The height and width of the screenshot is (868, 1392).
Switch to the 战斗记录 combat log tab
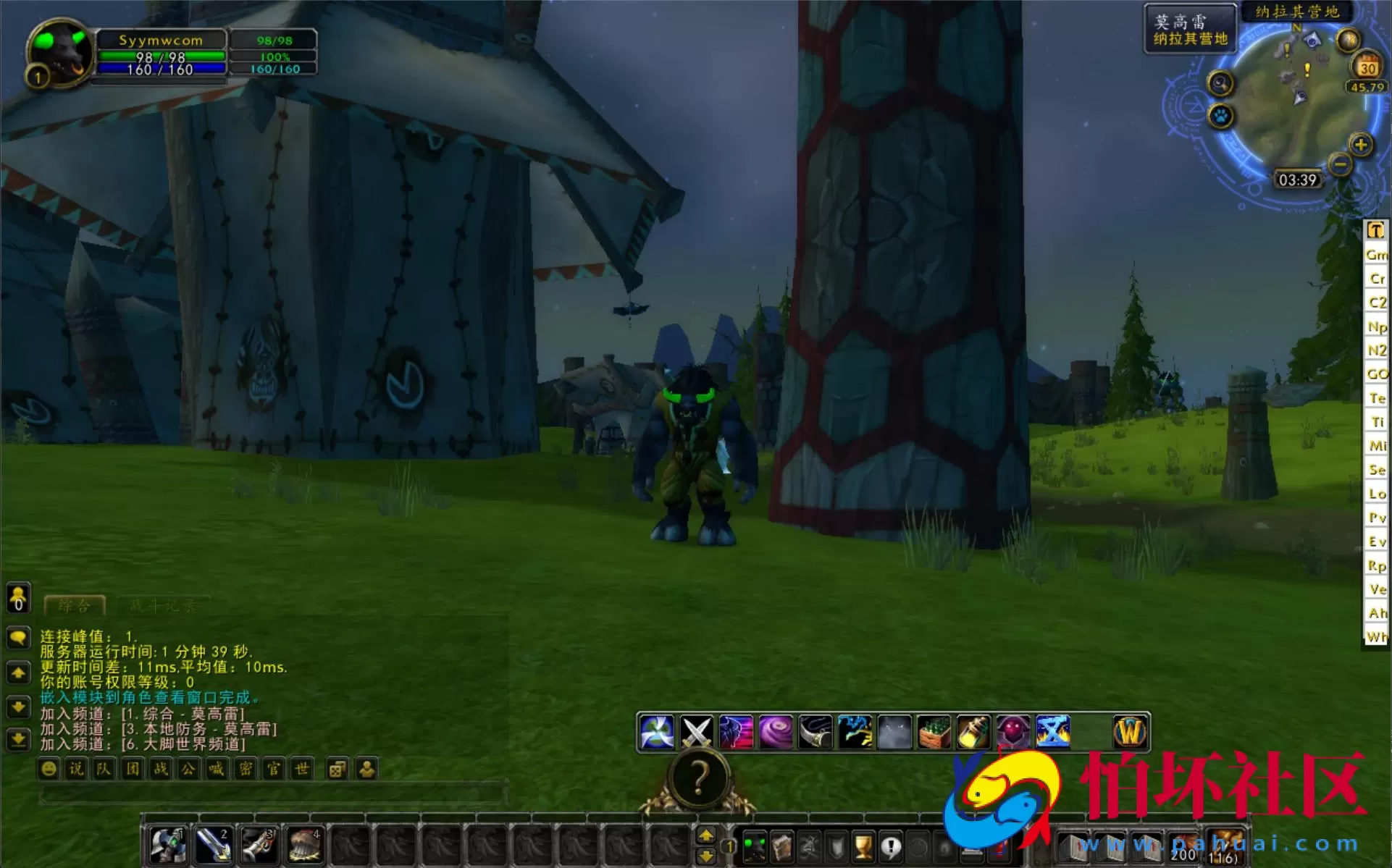click(164, 605)
